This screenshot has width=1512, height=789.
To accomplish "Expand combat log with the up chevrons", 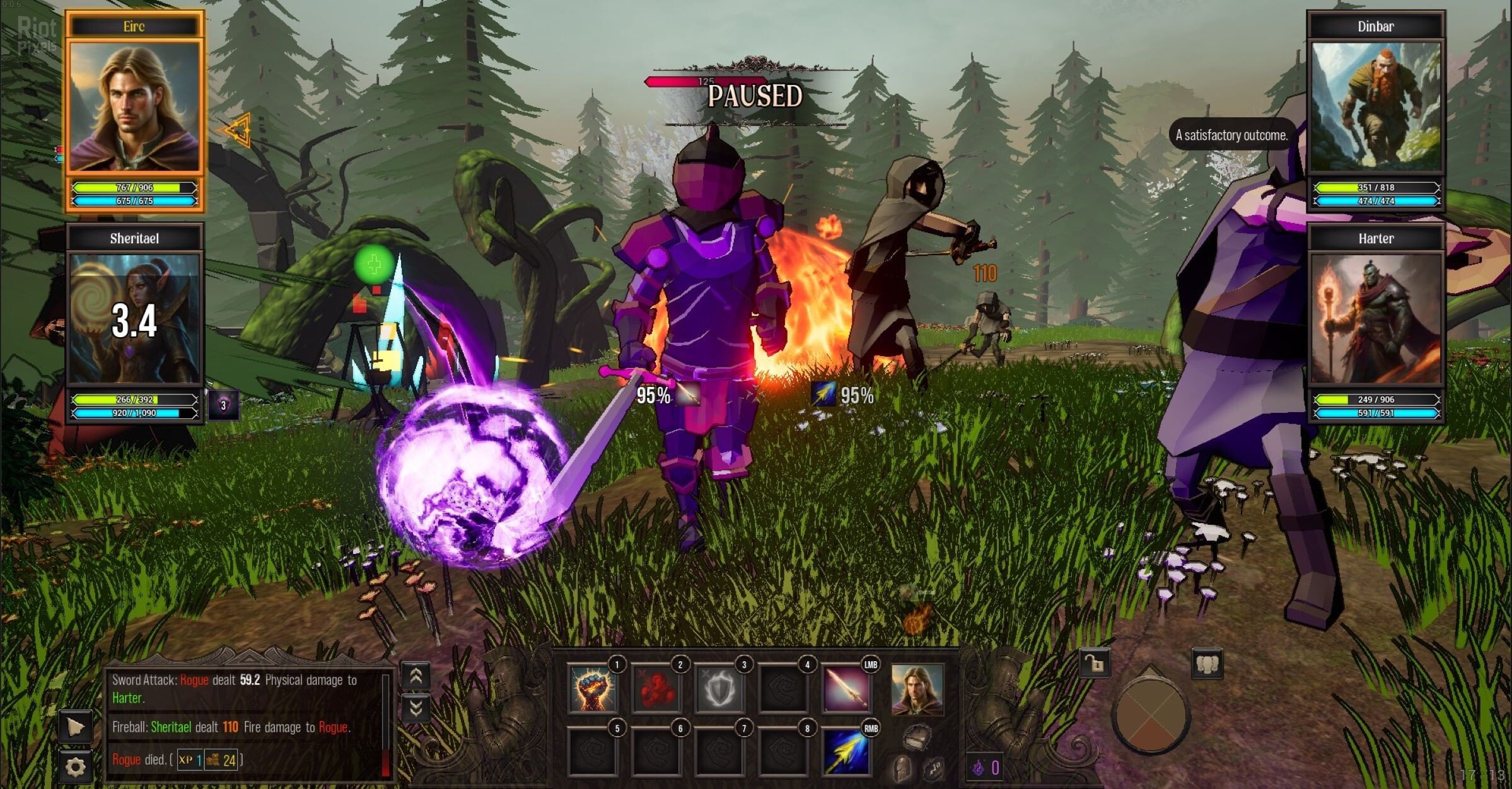I will click(416, 676).
